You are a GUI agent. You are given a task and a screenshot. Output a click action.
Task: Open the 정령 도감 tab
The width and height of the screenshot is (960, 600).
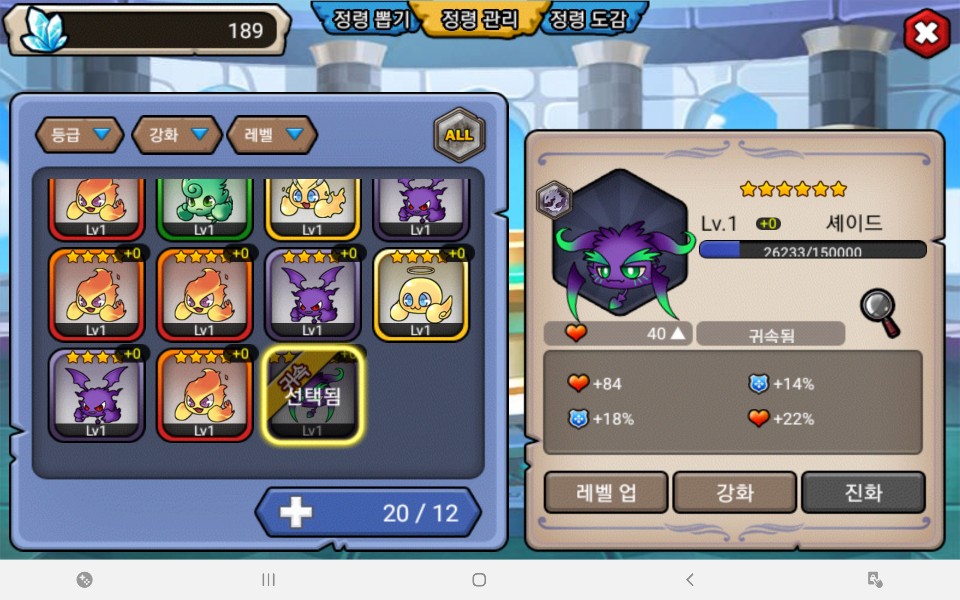(590, 20)
